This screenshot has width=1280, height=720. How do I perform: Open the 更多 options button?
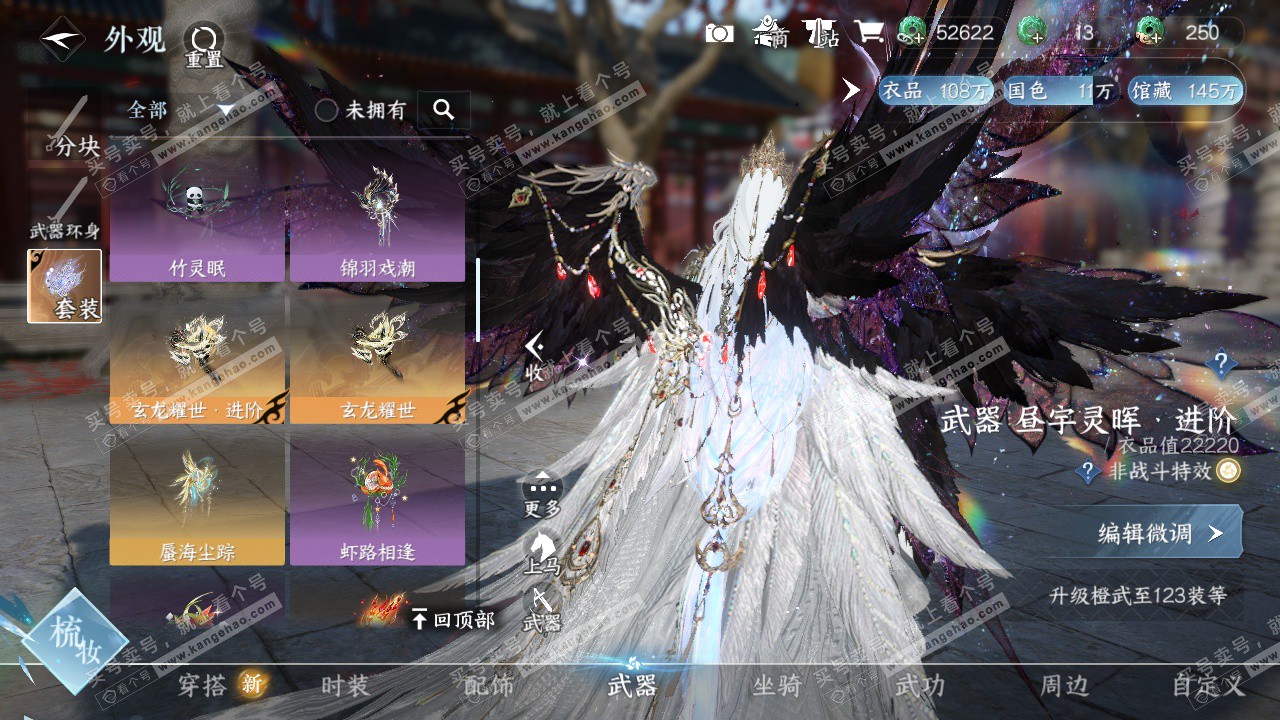tap(542, 494)
